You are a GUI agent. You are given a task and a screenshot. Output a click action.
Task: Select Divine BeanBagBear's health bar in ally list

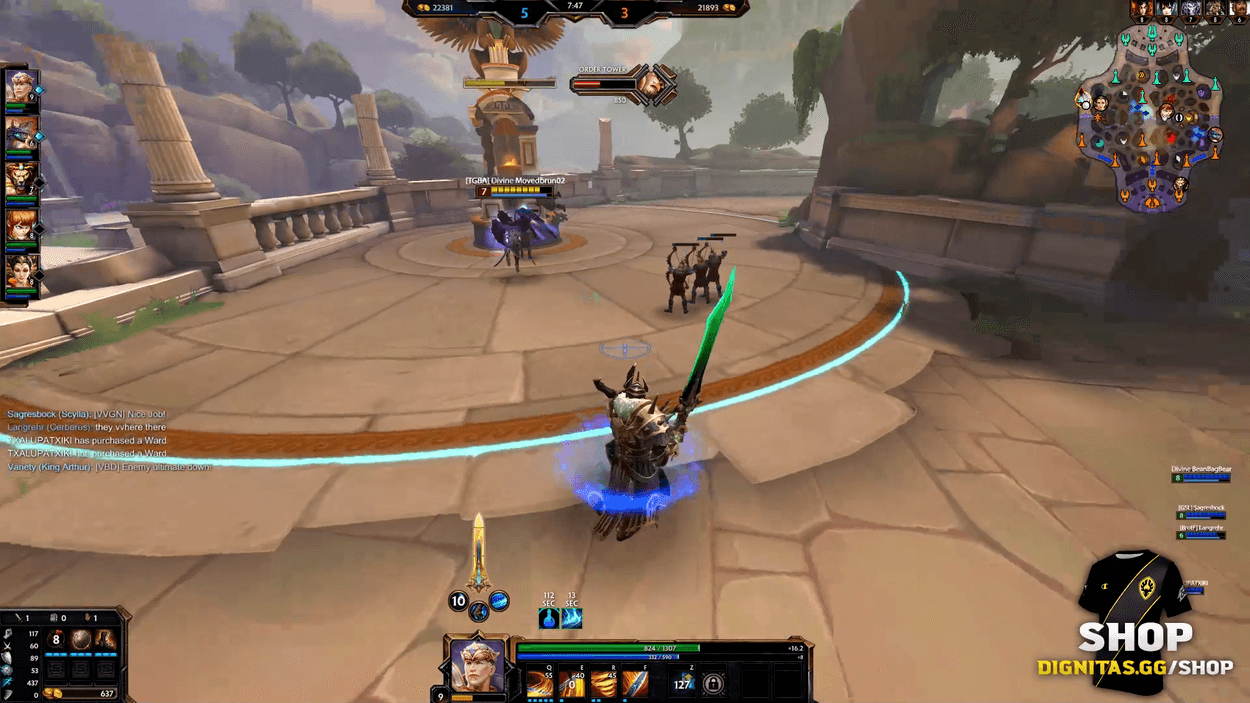click(1201, 479)
